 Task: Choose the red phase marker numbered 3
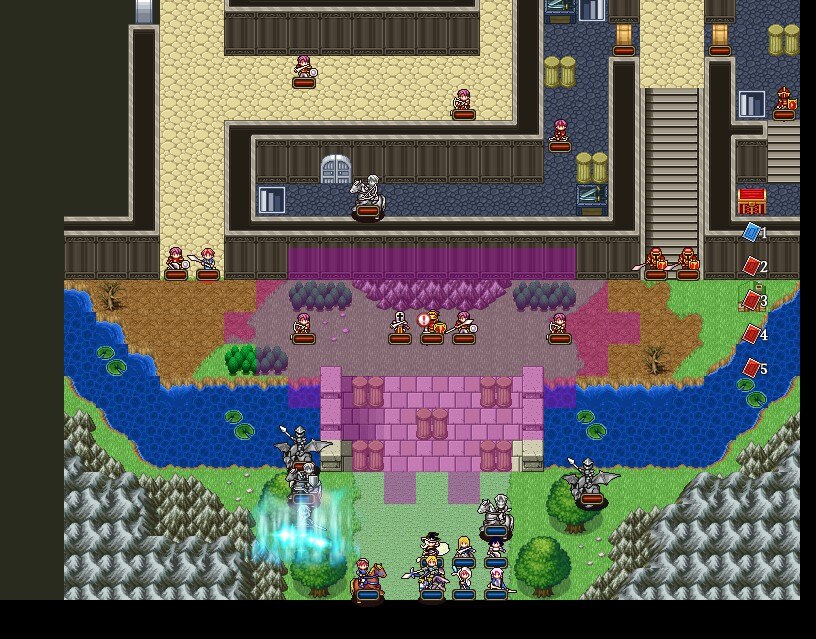coord(752,301)
